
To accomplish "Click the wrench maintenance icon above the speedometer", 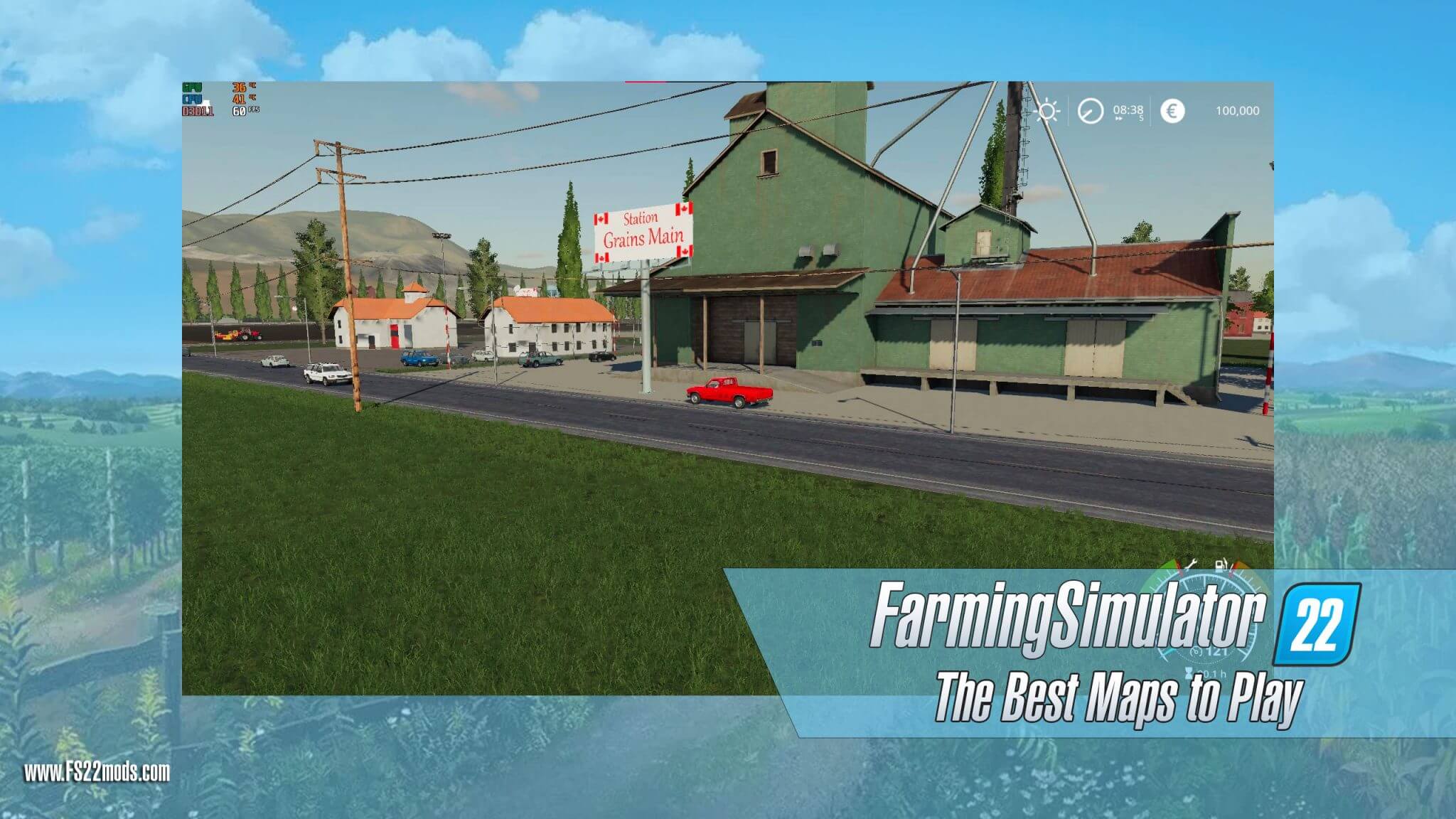I will tap(1192, 563).
